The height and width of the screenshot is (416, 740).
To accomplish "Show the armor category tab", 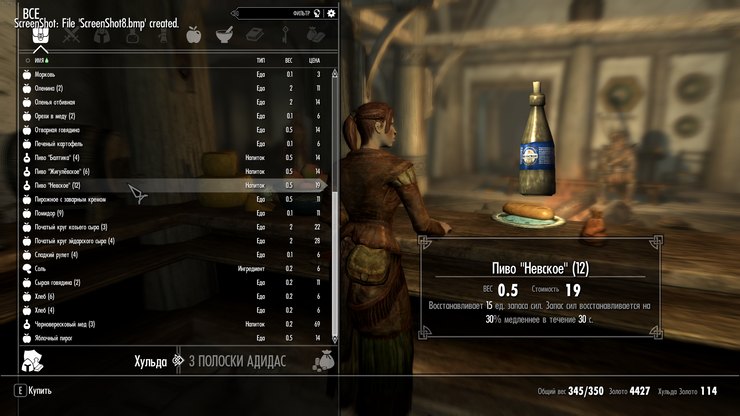I will [102, 36].
